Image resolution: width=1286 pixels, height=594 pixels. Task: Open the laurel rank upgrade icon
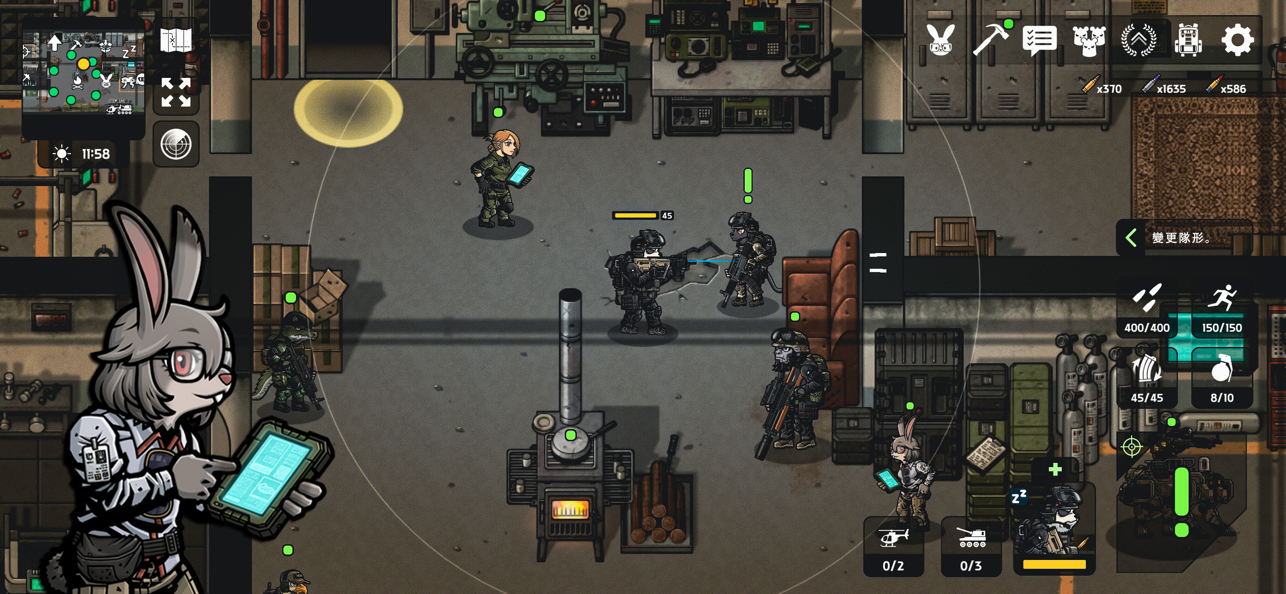point(1138,40)
